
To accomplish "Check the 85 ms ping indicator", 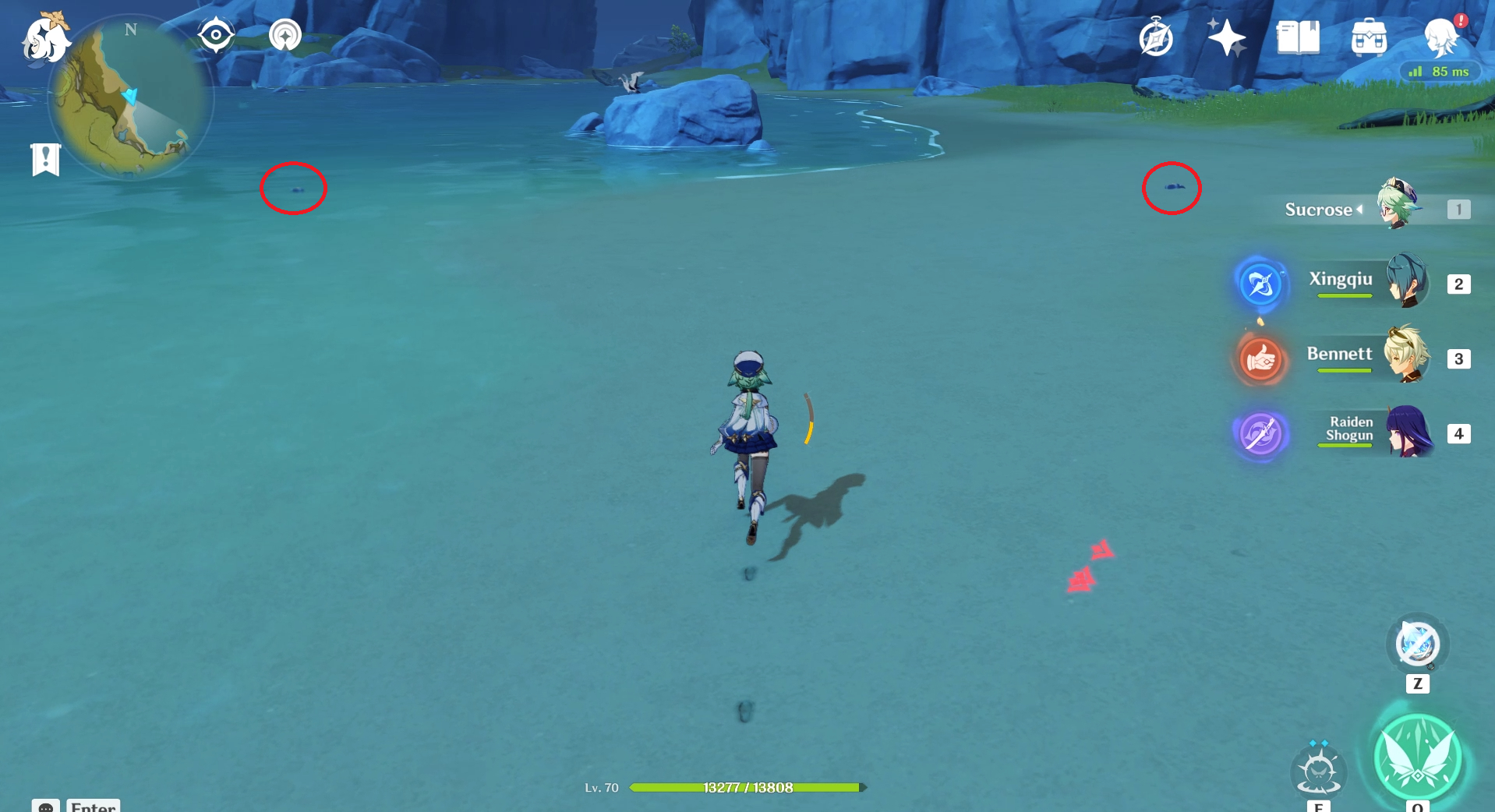I will tap(1441, 71).
